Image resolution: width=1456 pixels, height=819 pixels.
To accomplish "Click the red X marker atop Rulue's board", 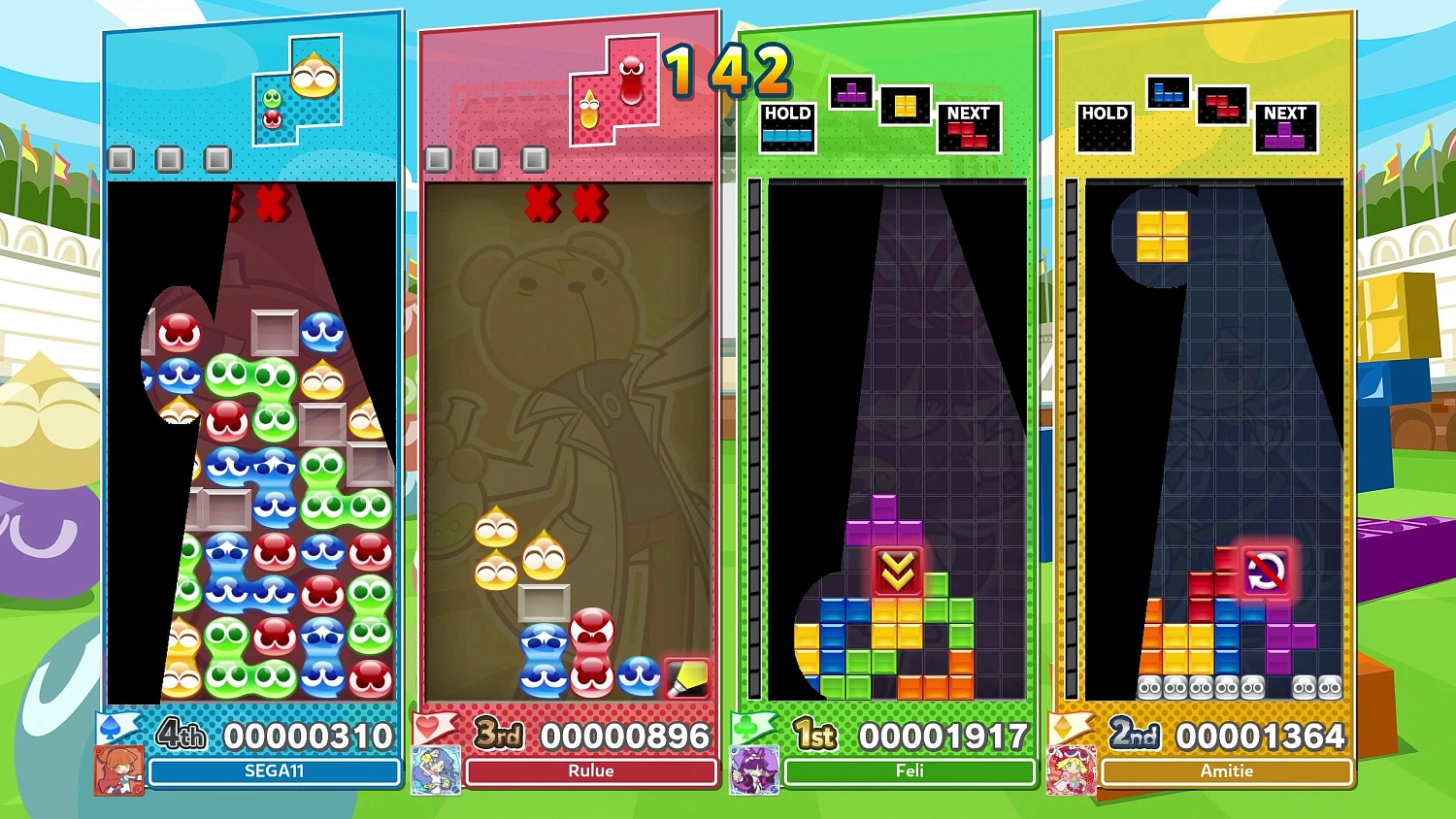I will [542, 206].
